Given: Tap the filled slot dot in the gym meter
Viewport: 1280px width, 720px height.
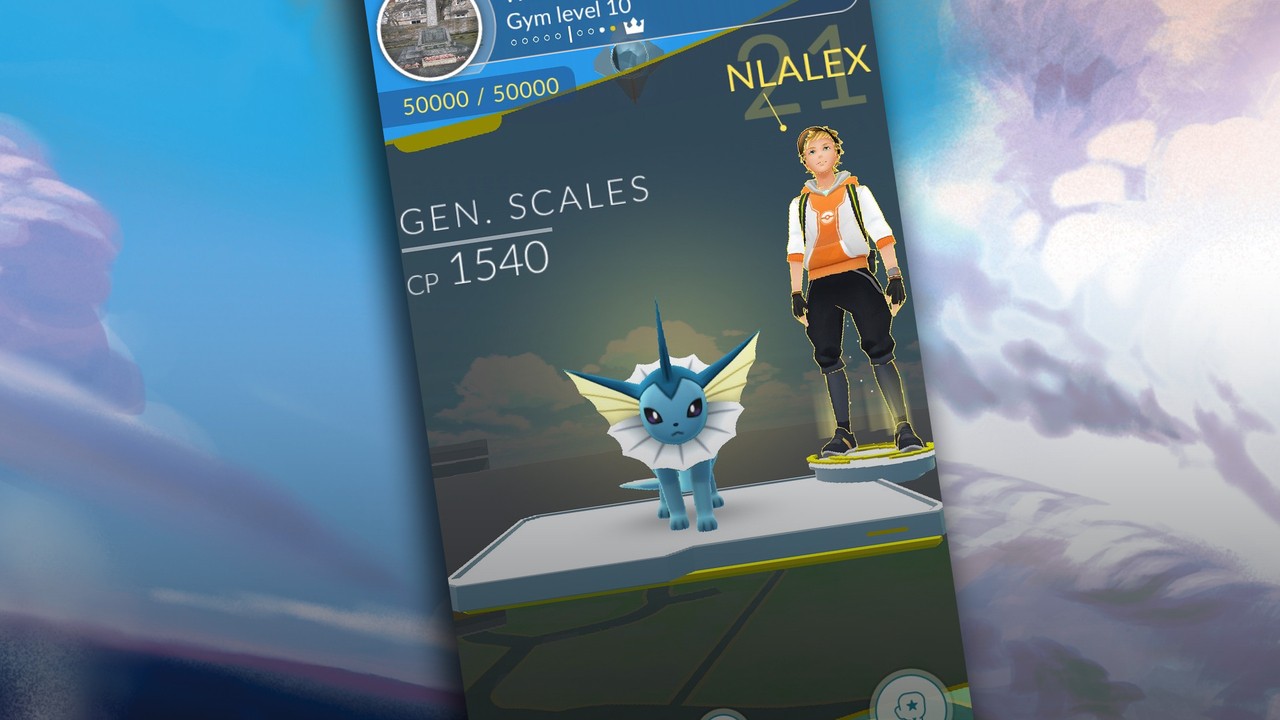Looking at the screenshot, I should tap(601, 30).
